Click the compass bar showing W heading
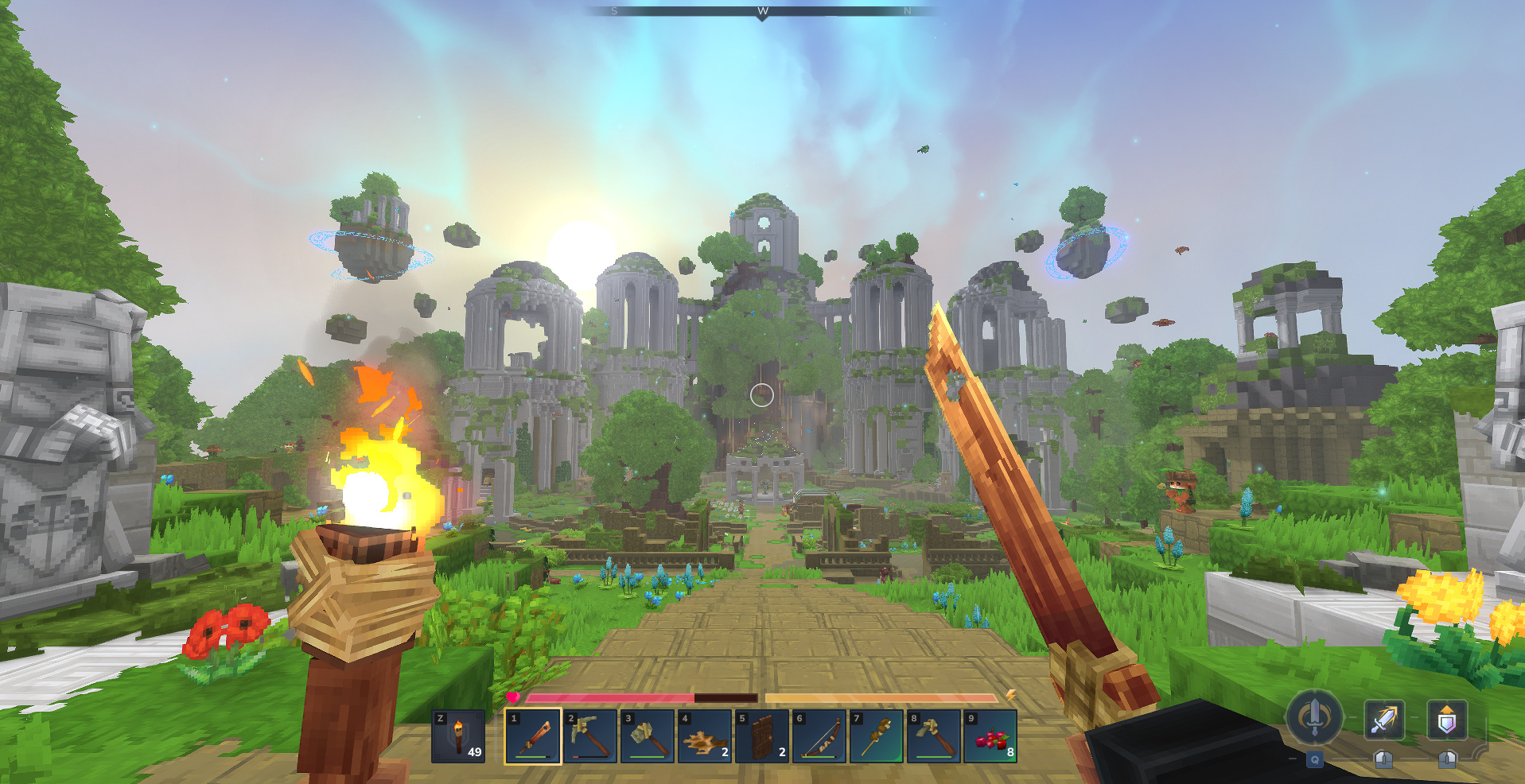Viewport: 1525px width, 784px height. pyautogui.click(x=762, y=11)
